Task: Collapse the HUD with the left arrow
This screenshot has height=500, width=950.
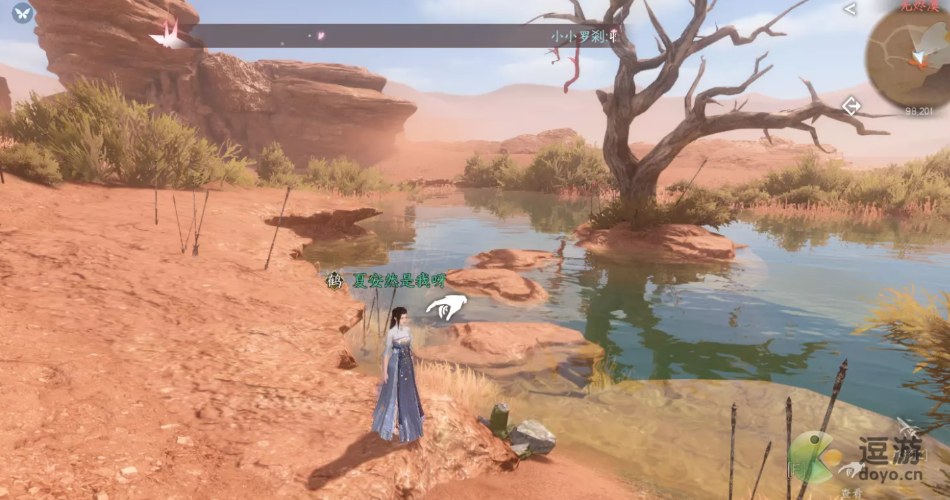Action: click(x=850, y=9)
